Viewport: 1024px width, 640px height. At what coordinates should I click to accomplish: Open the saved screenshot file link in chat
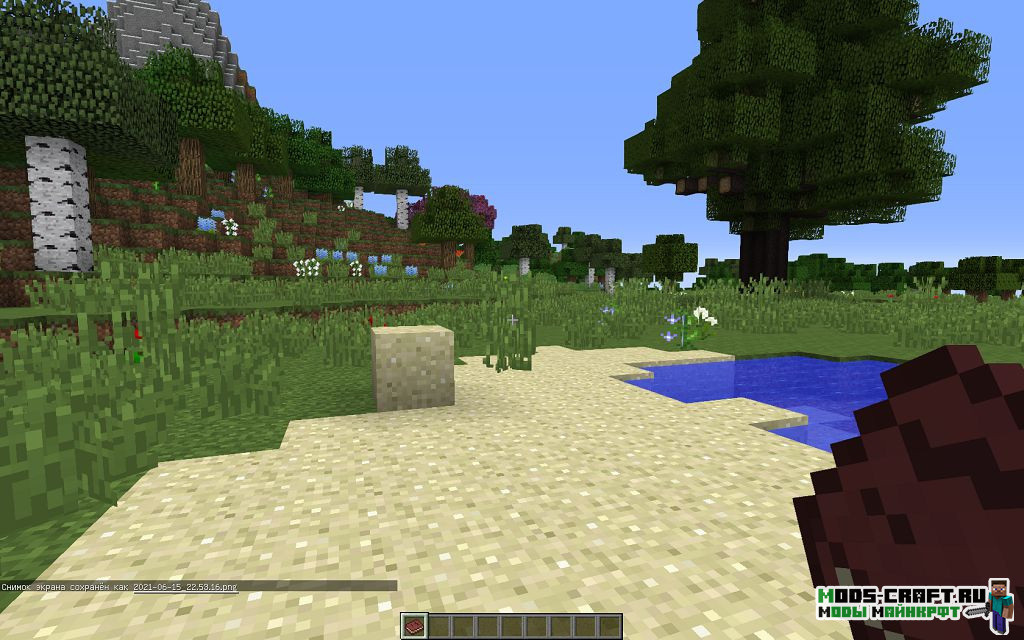(x=185, y=586)
